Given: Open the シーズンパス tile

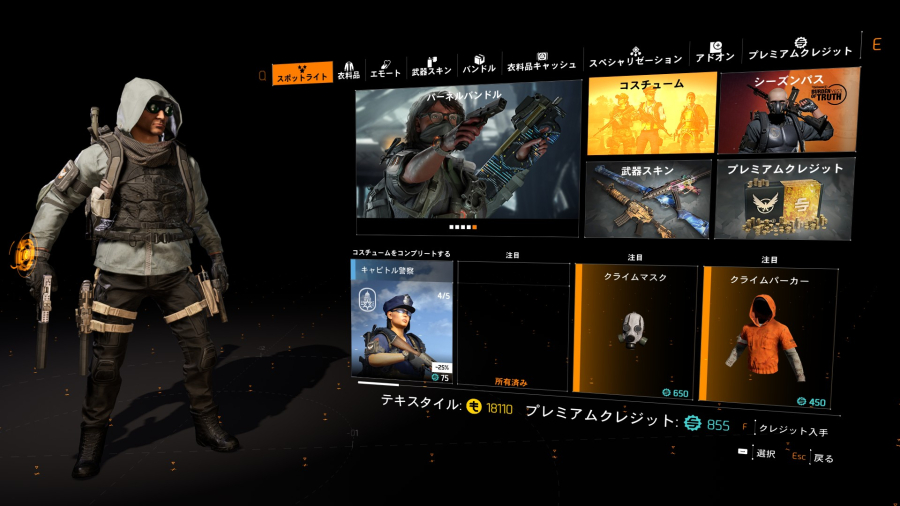Looking at the screenshot, I should pos(787,110).
